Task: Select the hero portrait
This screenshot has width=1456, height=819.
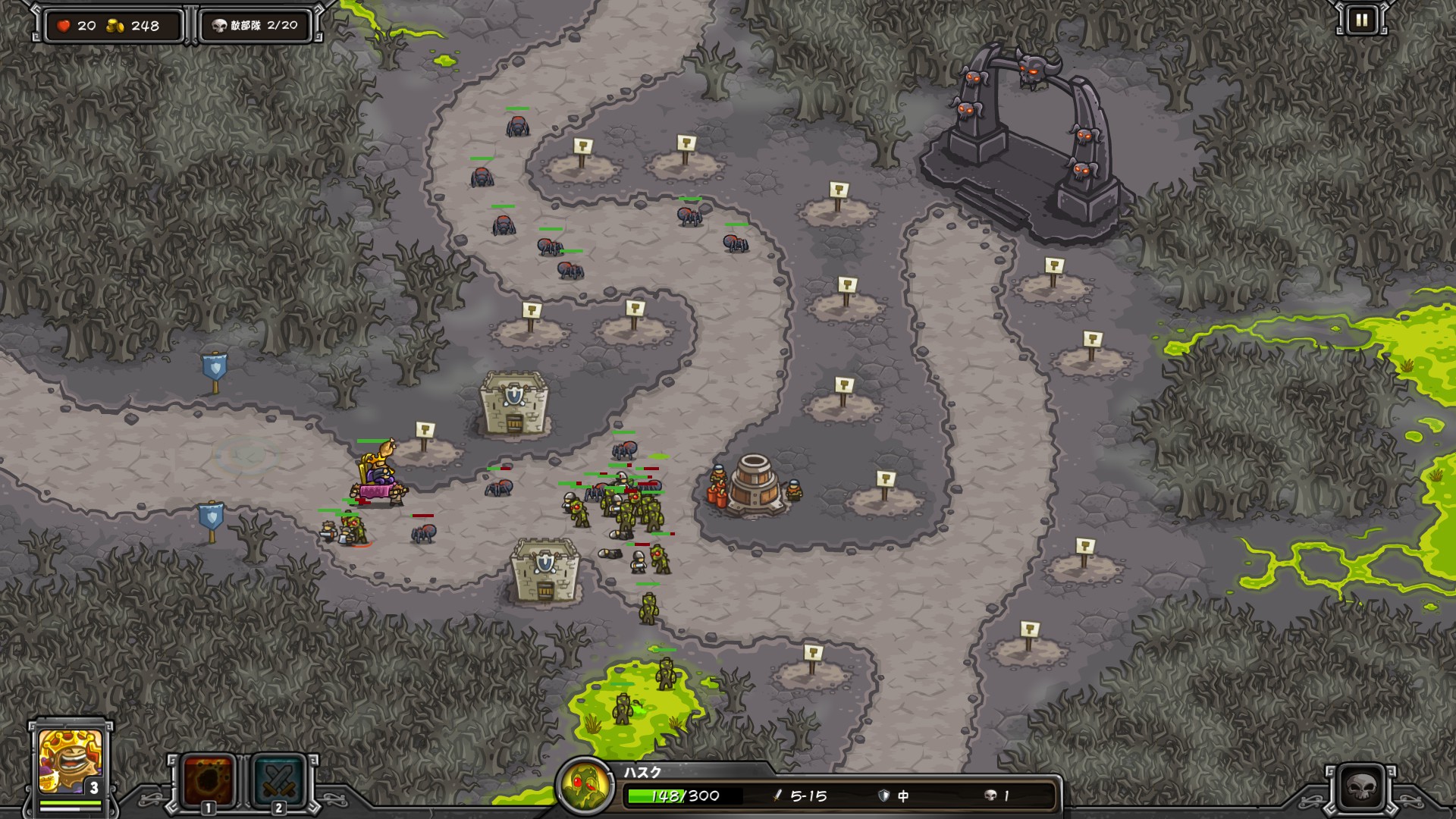Action: click(70, 760)
